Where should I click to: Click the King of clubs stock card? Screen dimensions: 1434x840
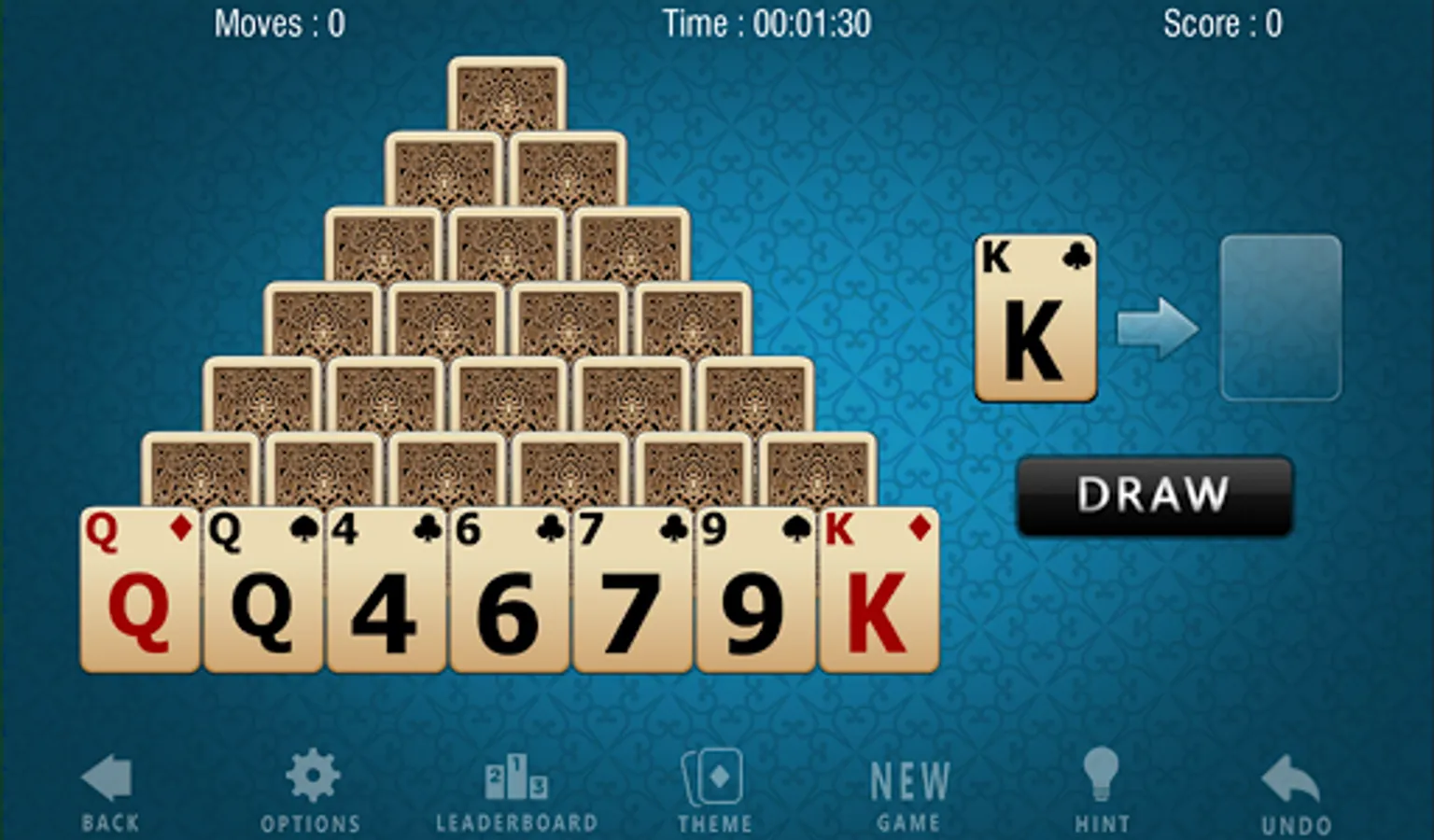tap(1034, 317)
